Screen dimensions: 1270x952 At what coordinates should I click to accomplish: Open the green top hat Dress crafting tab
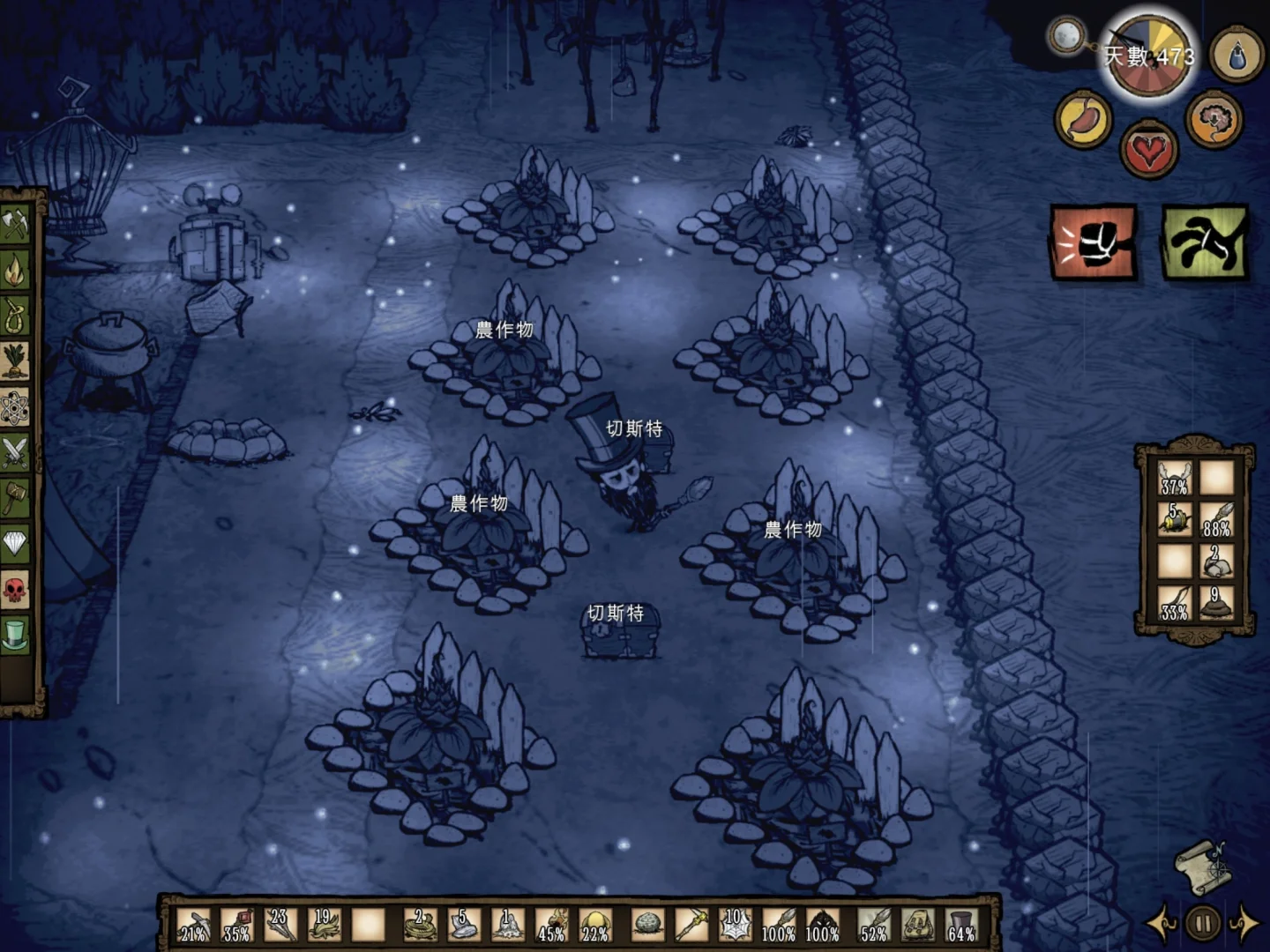tap(15, 635)
